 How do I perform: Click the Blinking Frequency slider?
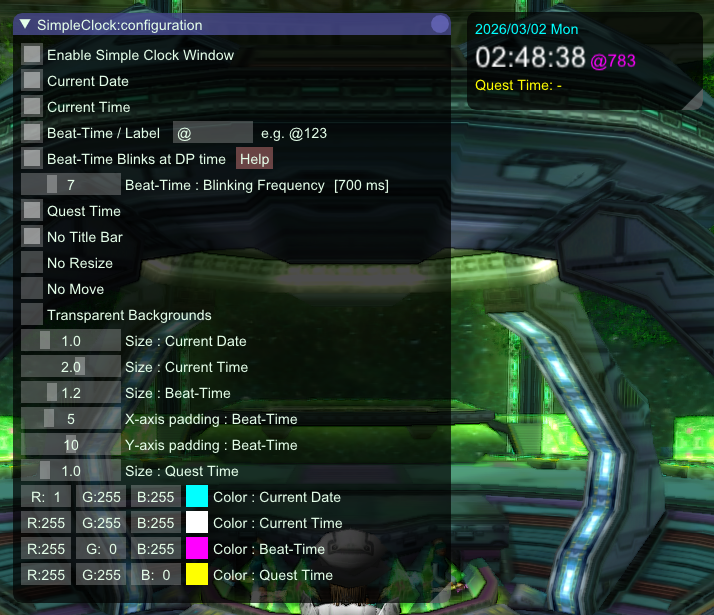point(71,185)
